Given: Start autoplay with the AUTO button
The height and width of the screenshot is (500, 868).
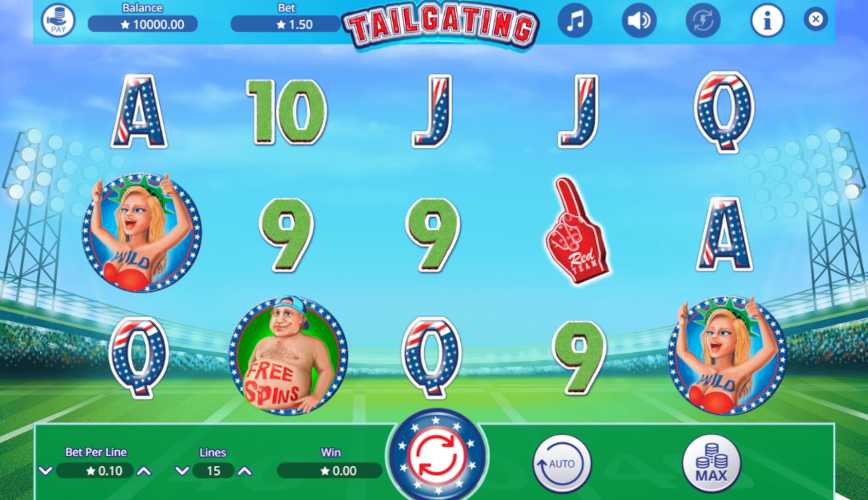Looking at the screenshot, I should pyautogui.click(x=562, y=463).
